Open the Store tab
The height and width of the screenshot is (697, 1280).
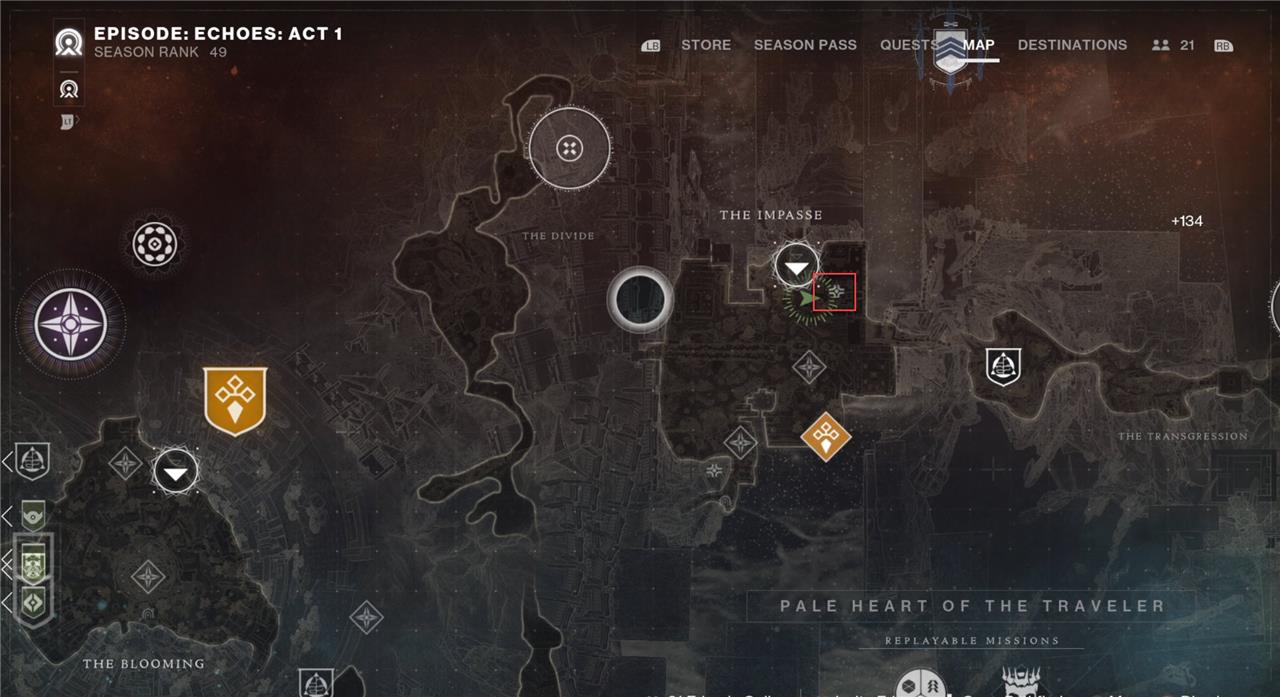coord(705,45)
